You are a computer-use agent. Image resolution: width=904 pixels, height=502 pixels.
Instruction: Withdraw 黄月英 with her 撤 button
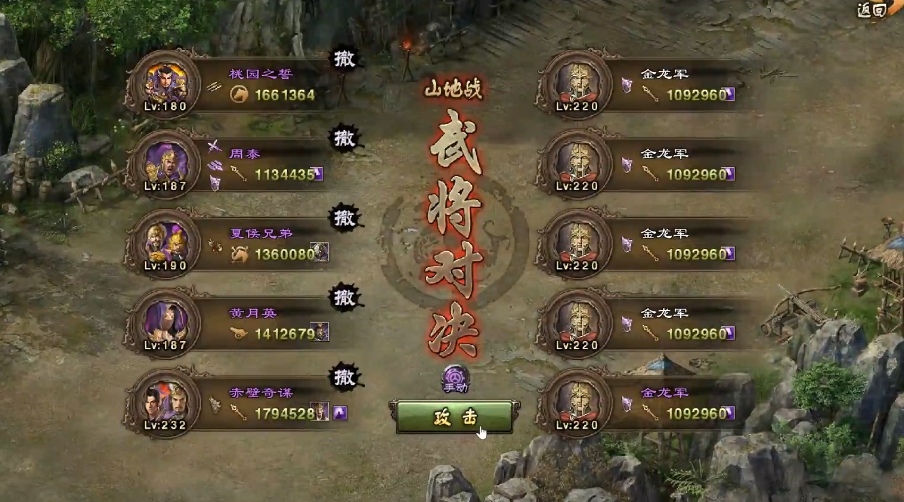pos(346,297)
